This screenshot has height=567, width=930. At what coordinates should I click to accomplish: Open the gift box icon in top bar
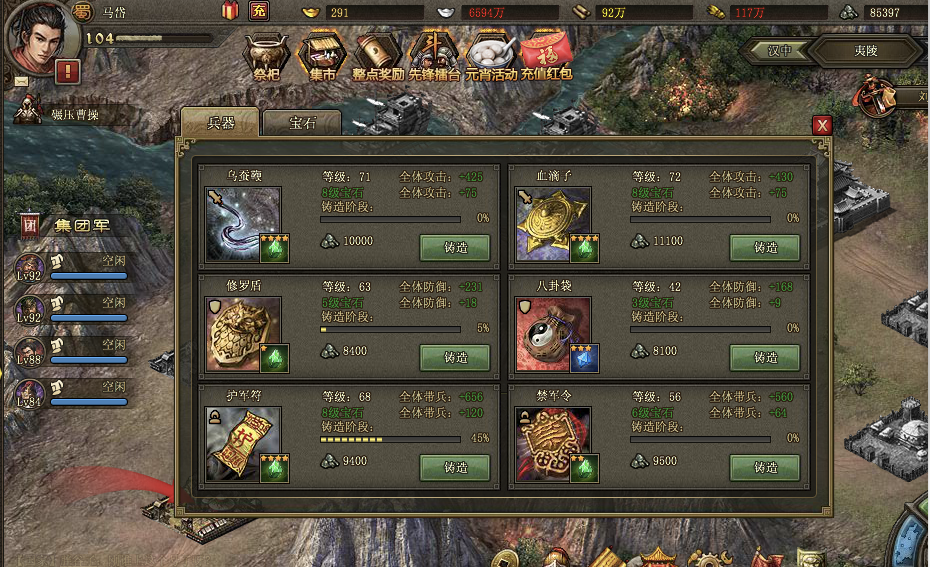(230, 12)
